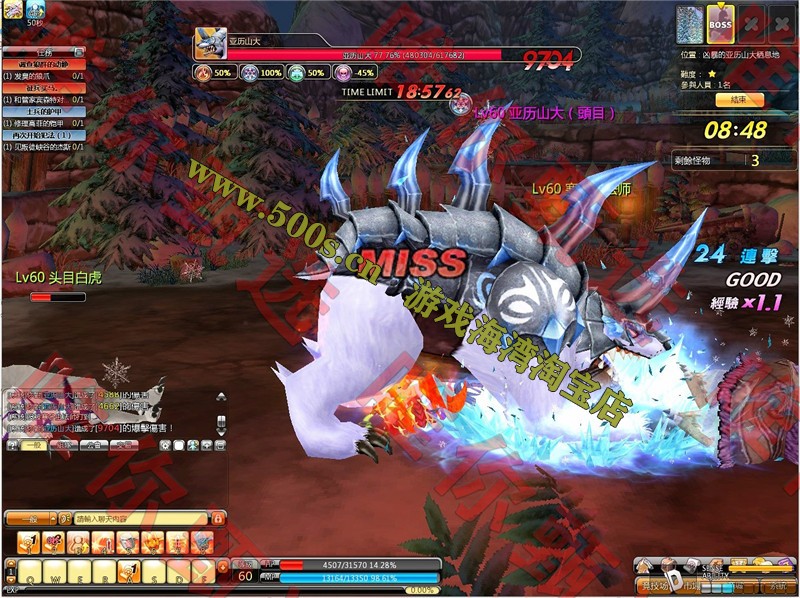The image size is (800, 598).
Task: Activate the shield skill icon numbered 5
Action: tap(127, 542)
